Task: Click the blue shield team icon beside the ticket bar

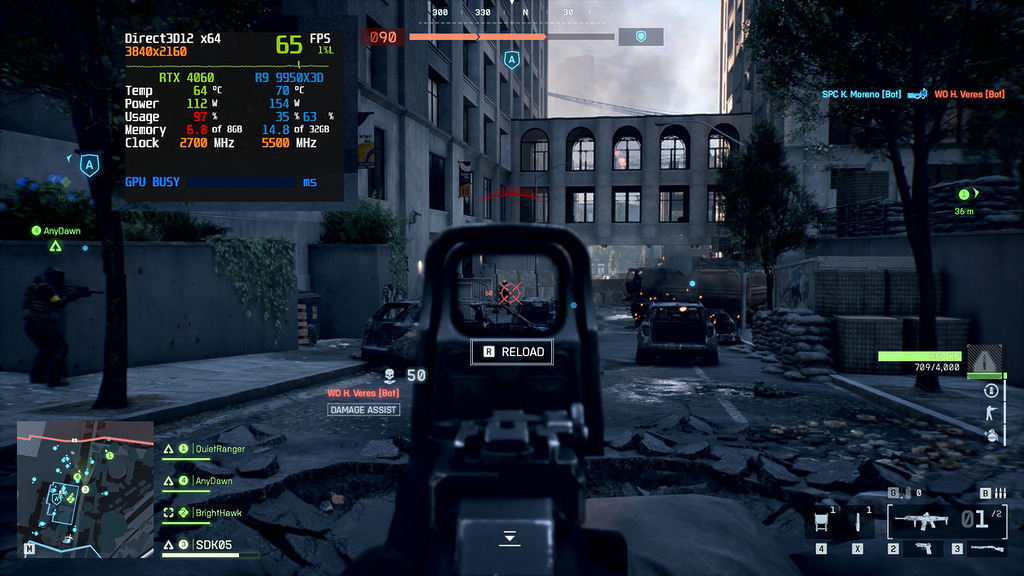Action: [640, 37]
